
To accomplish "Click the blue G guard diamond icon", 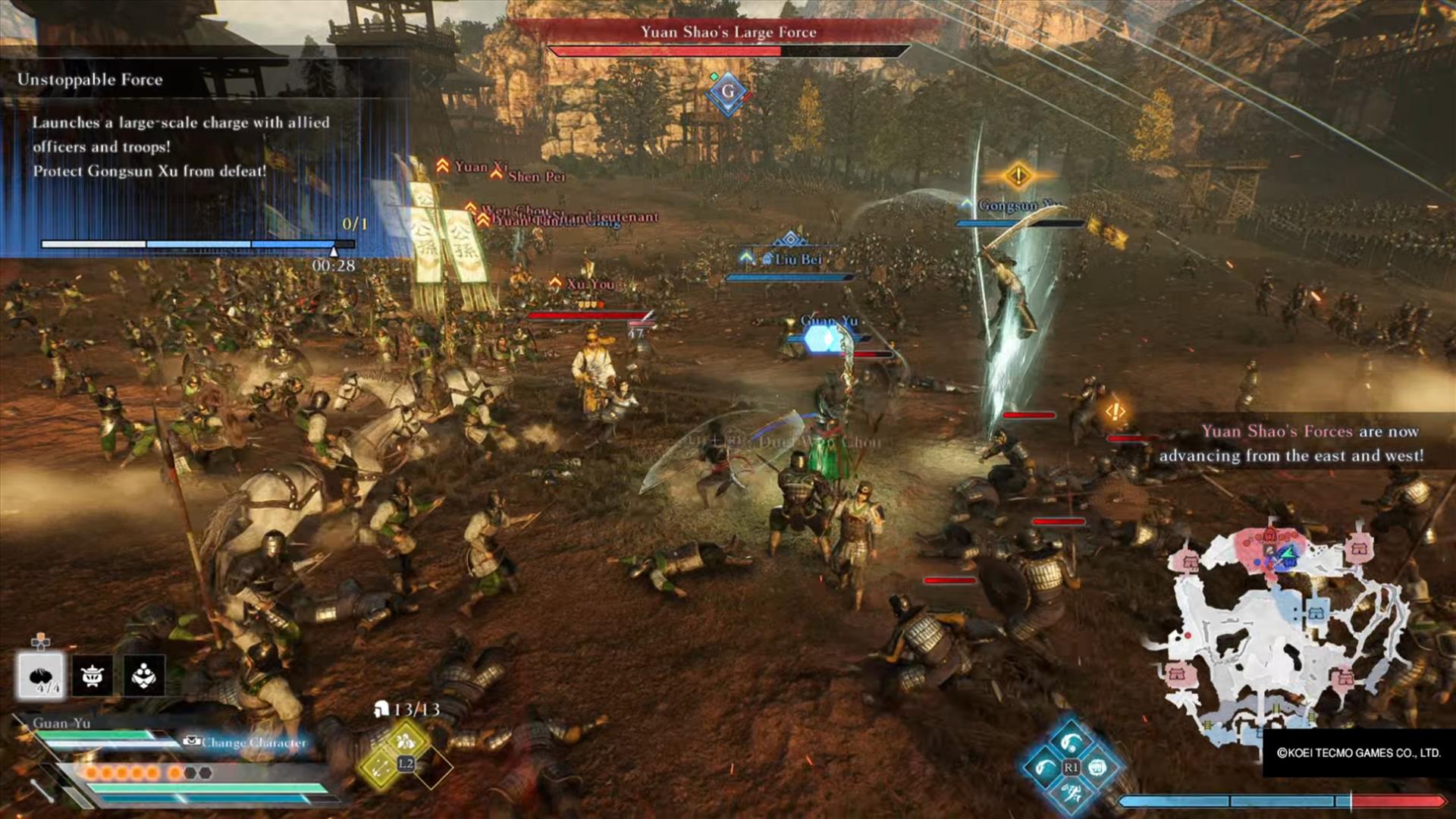I will click(728, 93).
